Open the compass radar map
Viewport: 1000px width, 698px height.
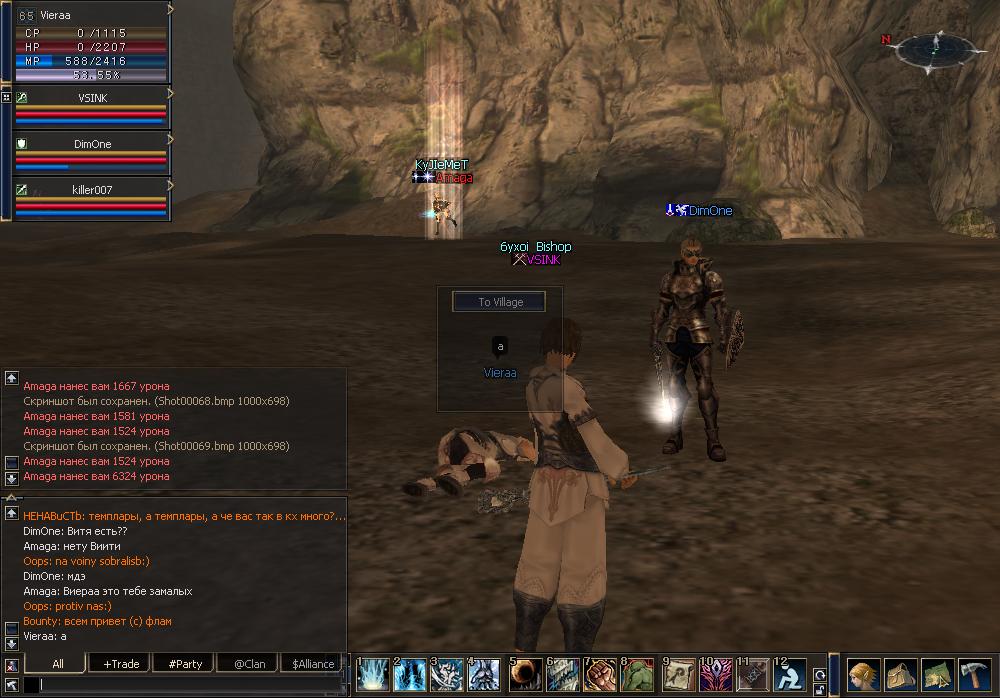[936, 48]
